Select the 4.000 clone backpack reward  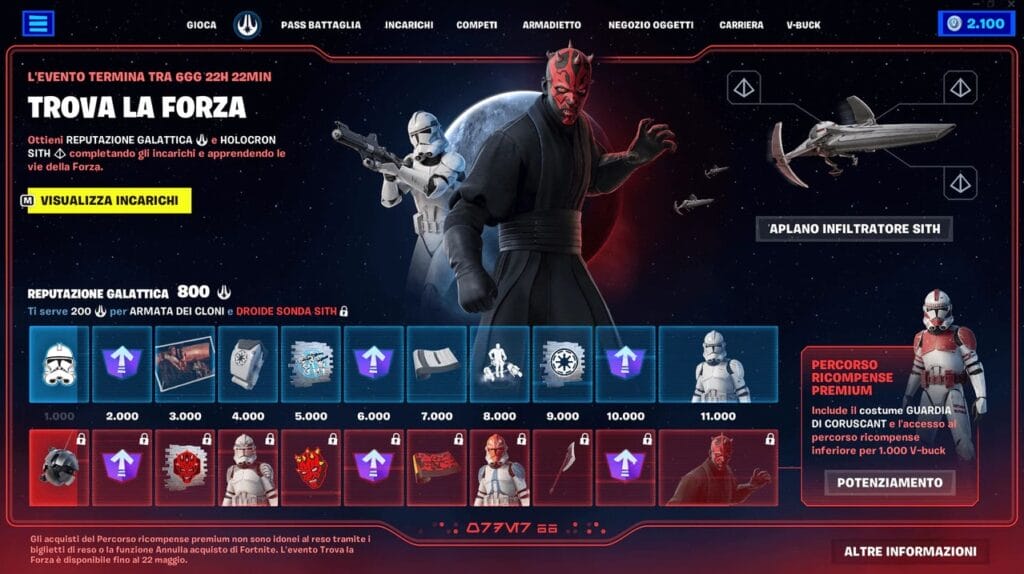click(247, 364)
